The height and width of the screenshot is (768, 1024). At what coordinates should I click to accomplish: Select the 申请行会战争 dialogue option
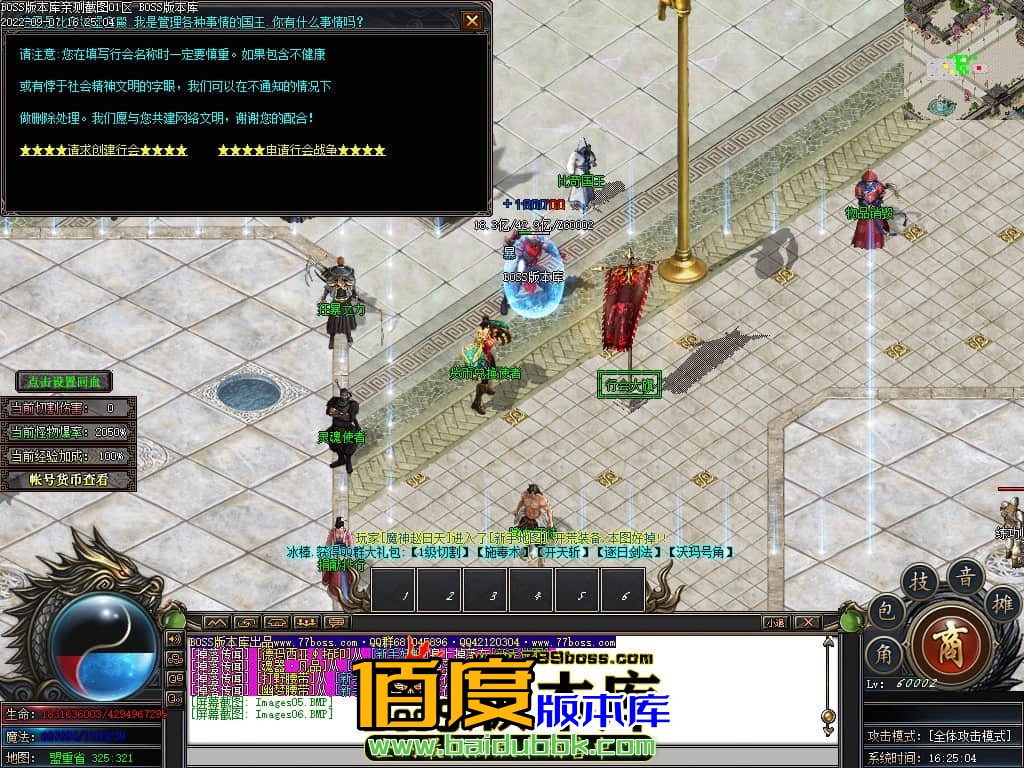301,150
